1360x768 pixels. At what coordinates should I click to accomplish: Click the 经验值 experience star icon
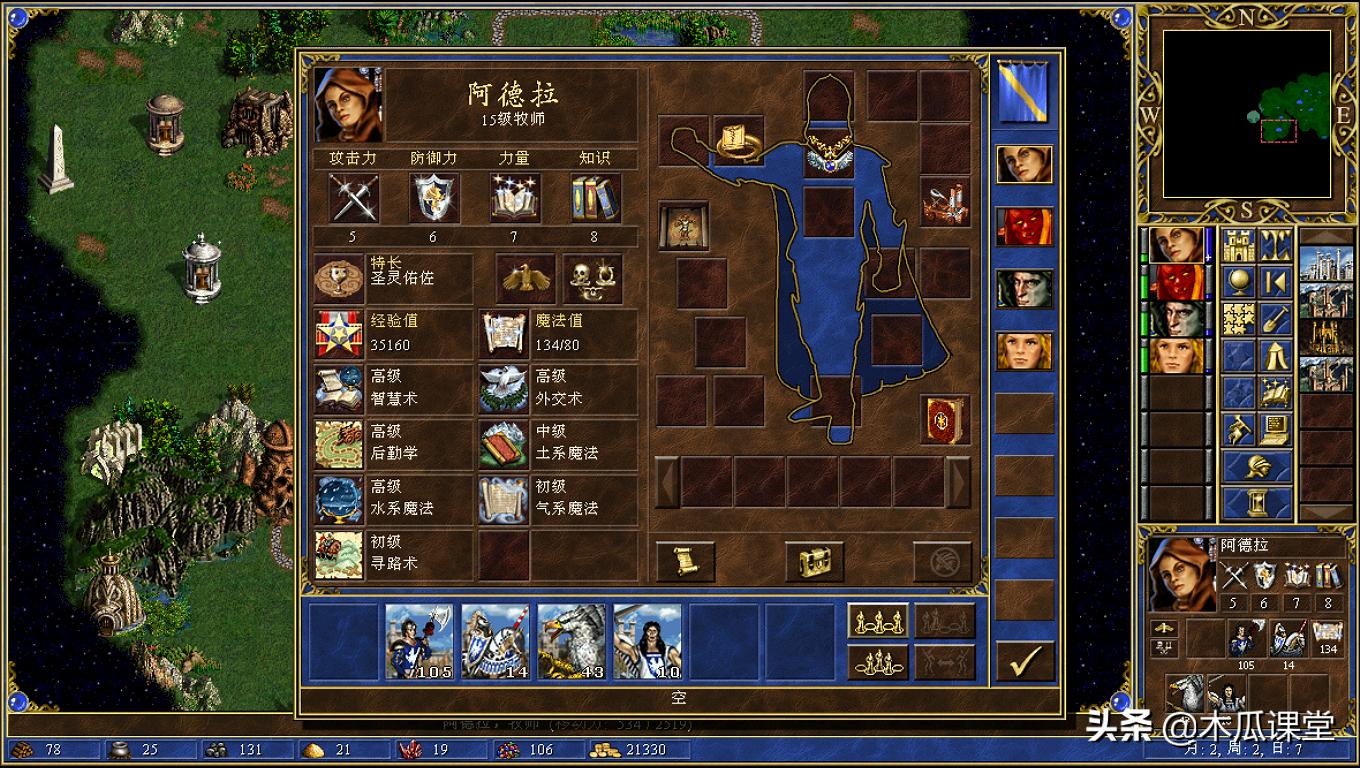(x=339, y=333)
